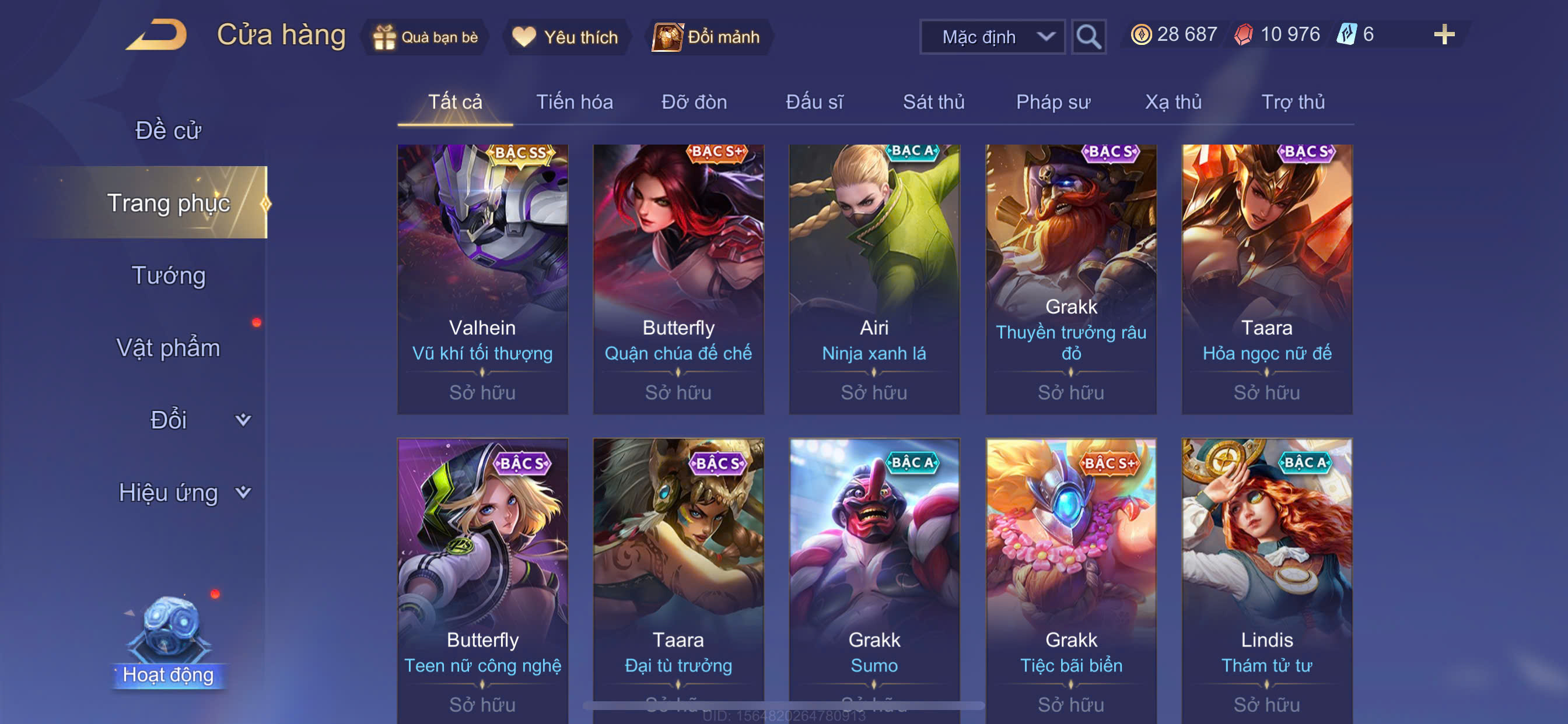Image resolution: width=1568 pixels, height=724 pixels.
Task: Add currency with the plus button
Action: pyautogui.click(x=1444, y=34)
